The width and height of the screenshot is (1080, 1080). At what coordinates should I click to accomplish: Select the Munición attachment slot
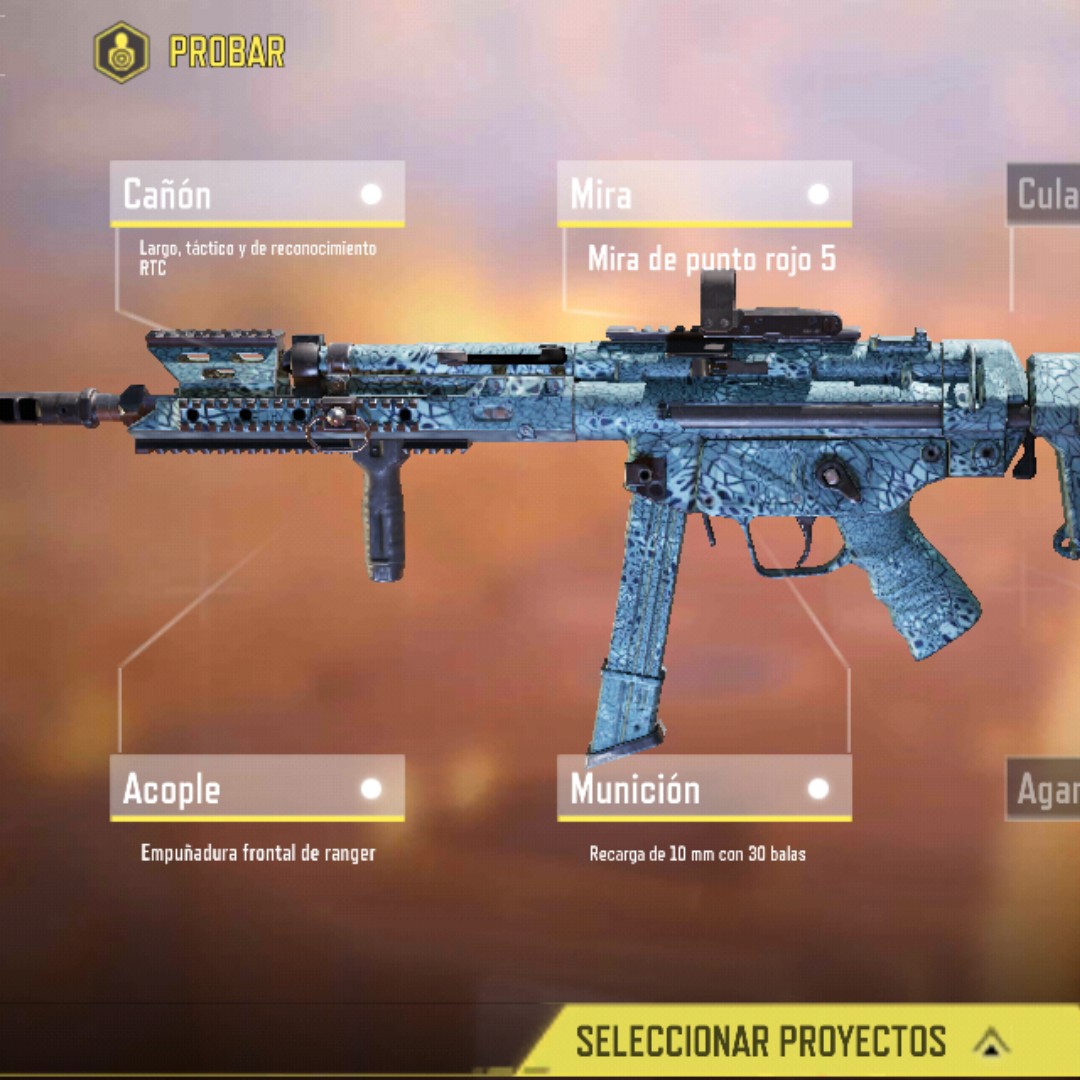coord(704,789)
